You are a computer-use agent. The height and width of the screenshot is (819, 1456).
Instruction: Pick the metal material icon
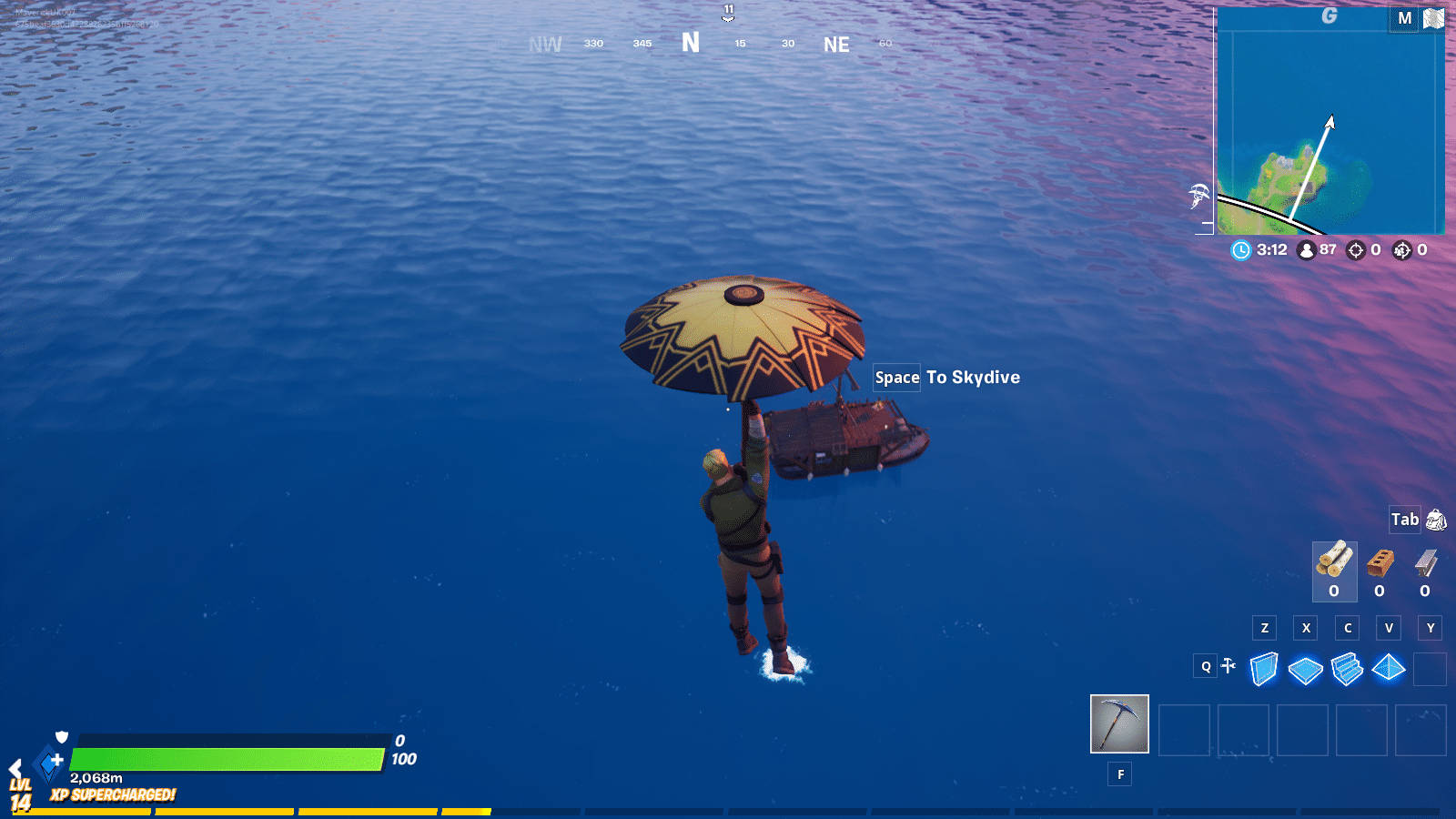coord(1425,564)
